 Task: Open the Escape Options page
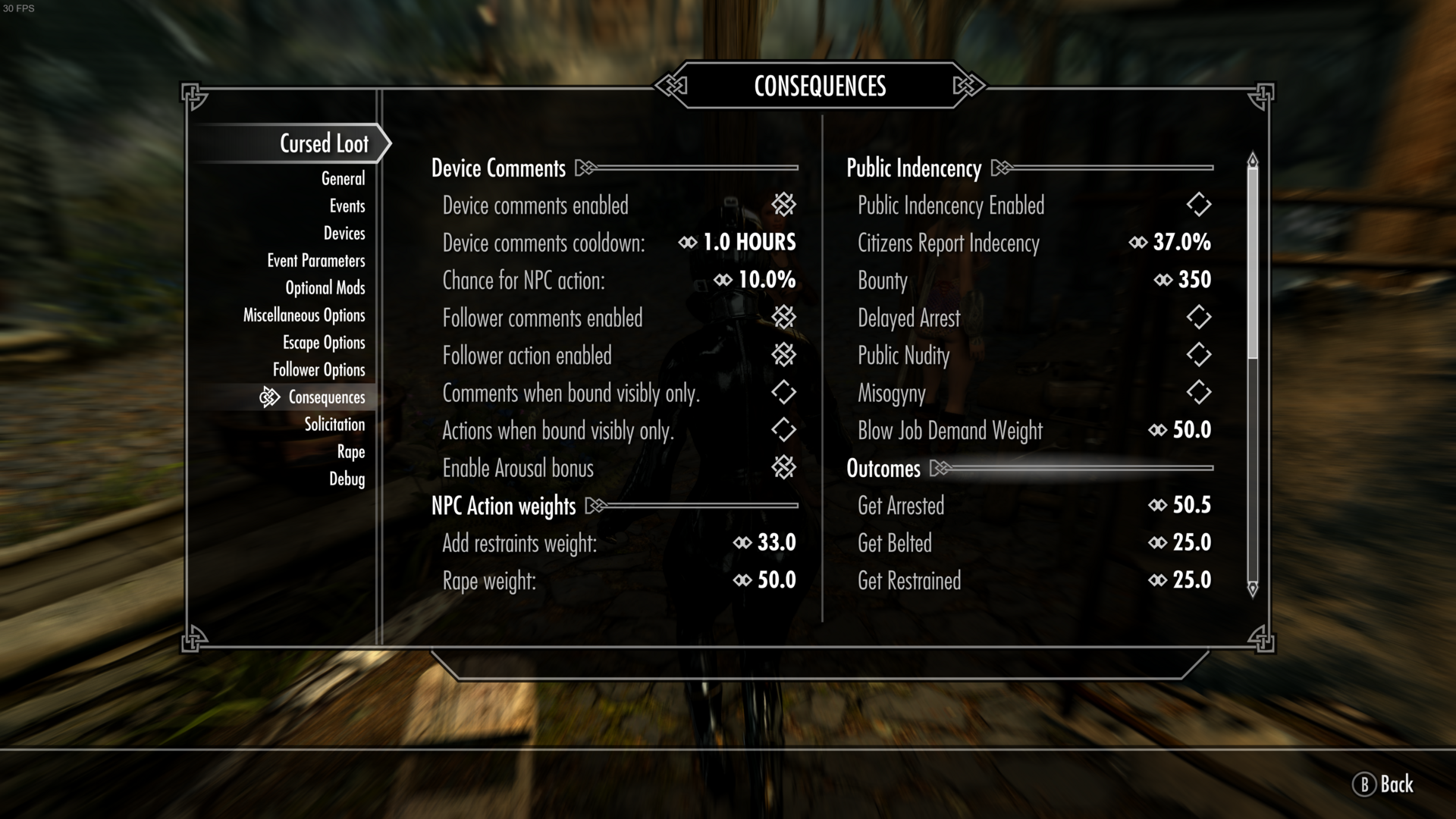click(324, 342)
